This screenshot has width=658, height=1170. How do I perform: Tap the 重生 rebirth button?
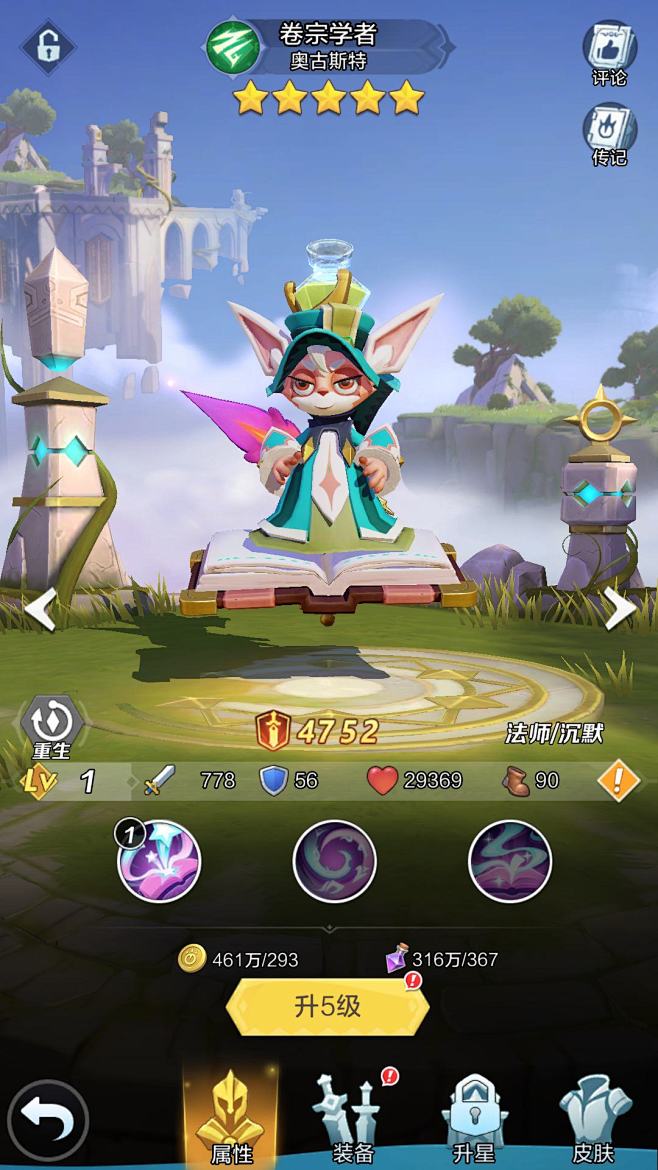pyautogui.click(x=52, y=724)
